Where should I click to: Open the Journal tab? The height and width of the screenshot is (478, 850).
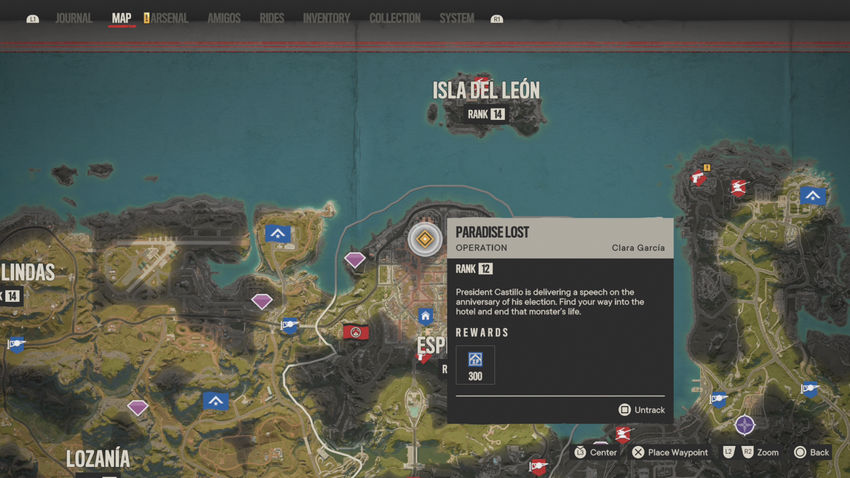tap(73, 18)
